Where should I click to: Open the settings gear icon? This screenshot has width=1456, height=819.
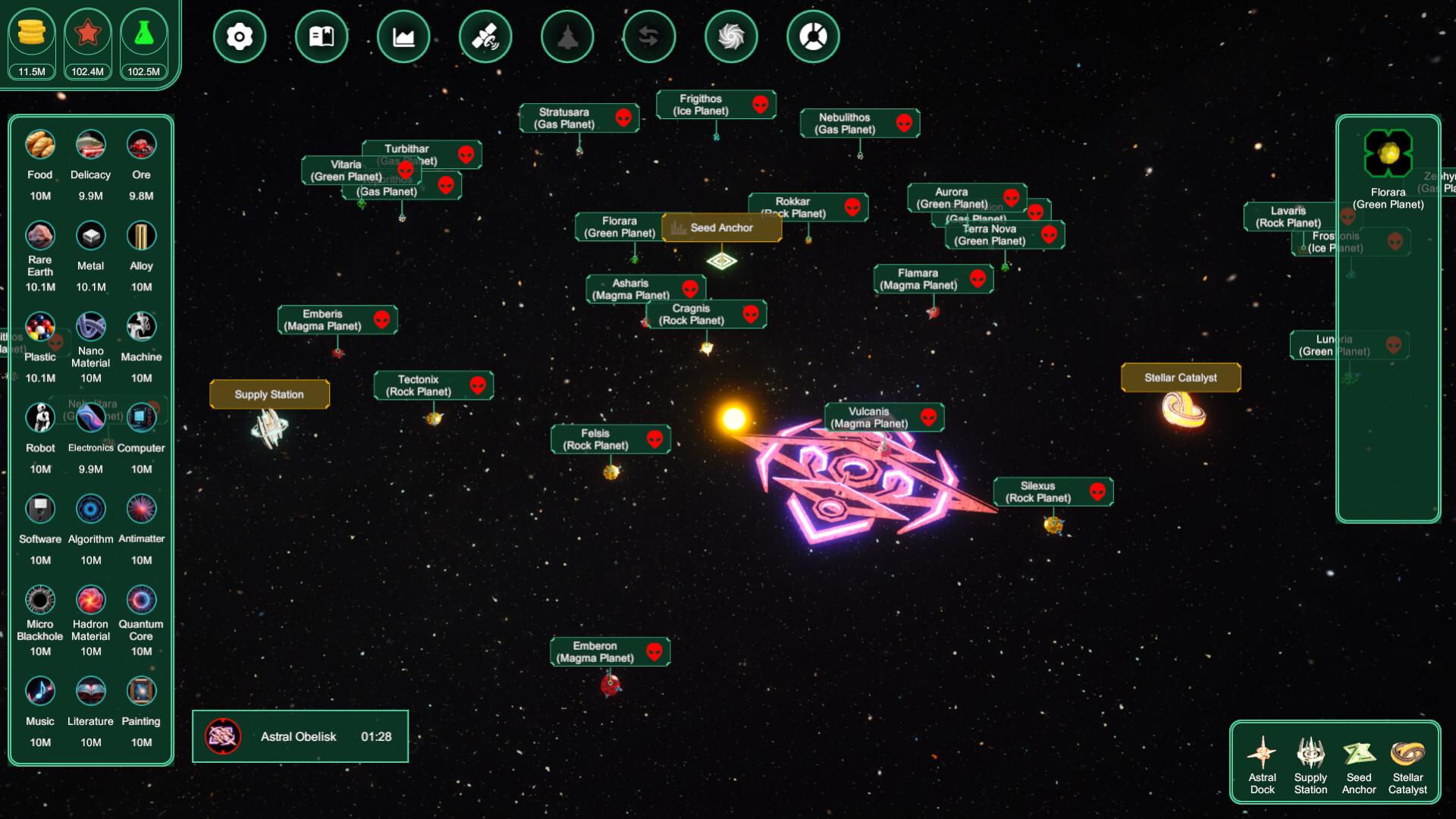240,36
